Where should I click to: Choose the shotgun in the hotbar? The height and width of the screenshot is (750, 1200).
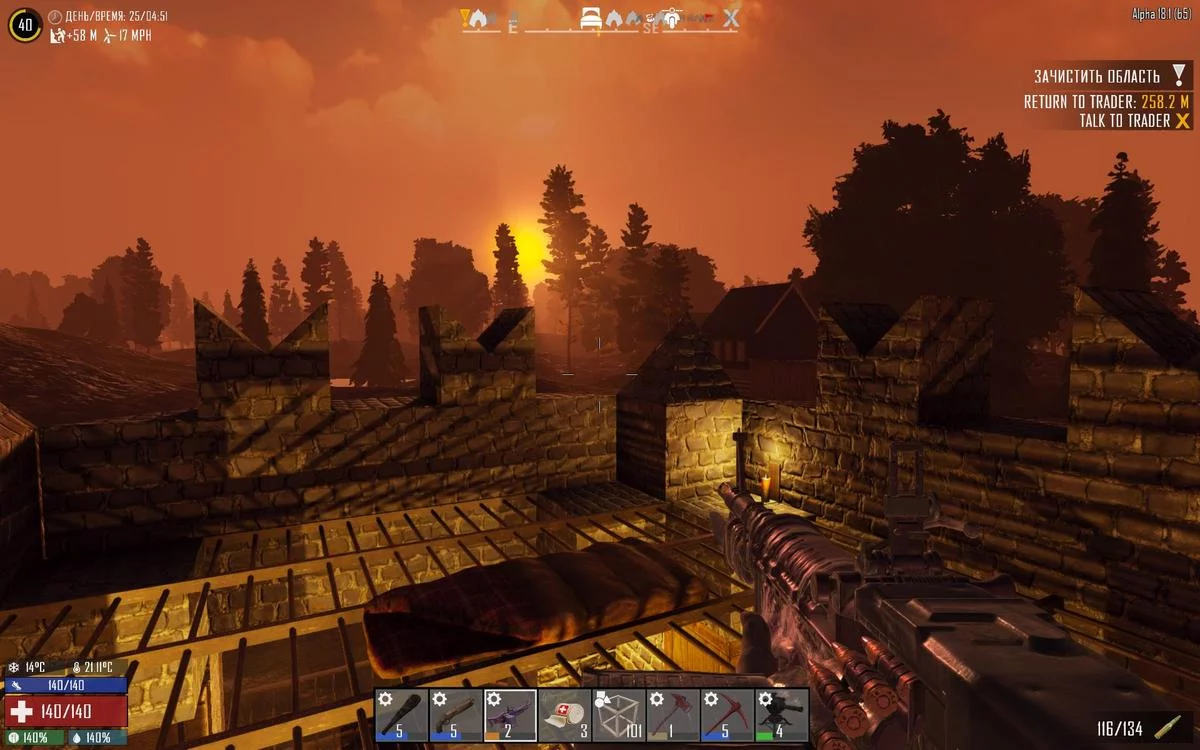point(456,715)
